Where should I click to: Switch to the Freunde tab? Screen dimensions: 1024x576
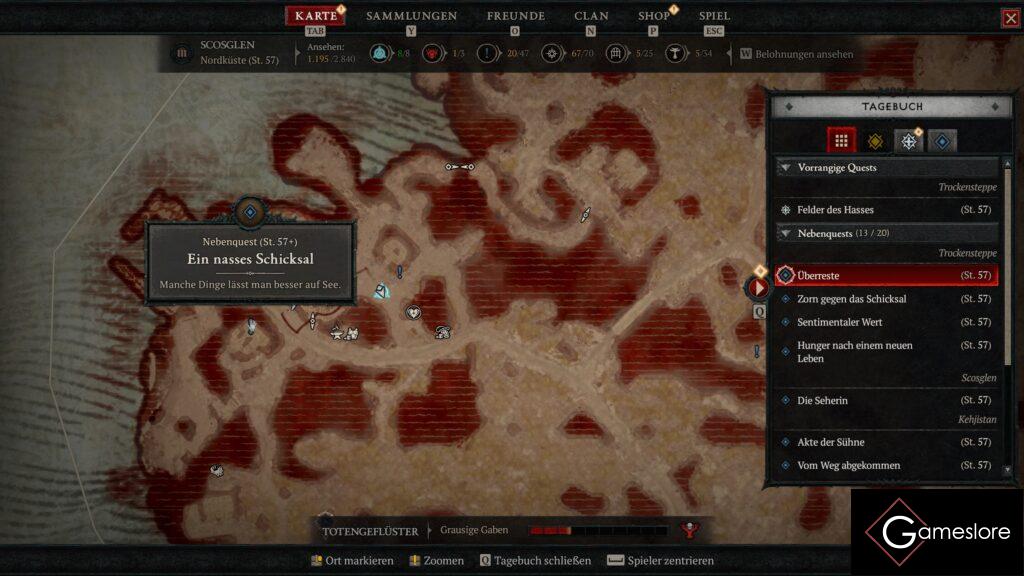click(515, 16)
